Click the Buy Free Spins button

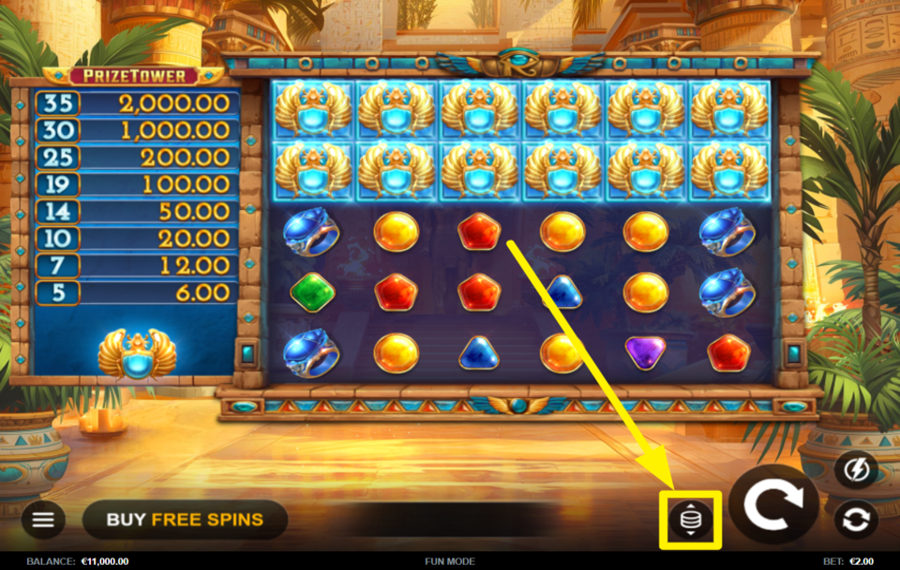pos(185,519)
